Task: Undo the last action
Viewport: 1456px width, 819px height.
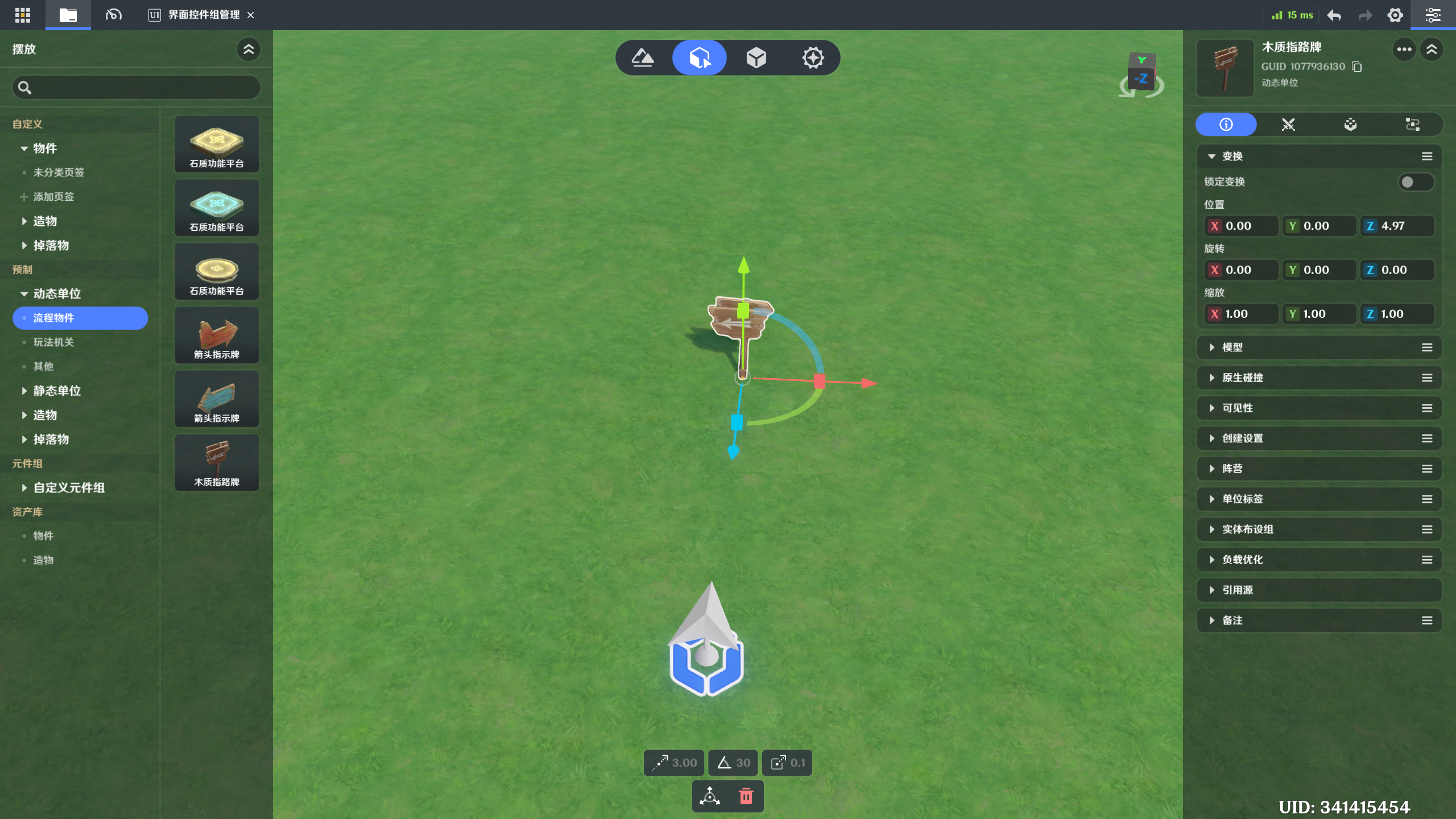Action: click(1334, 15)
